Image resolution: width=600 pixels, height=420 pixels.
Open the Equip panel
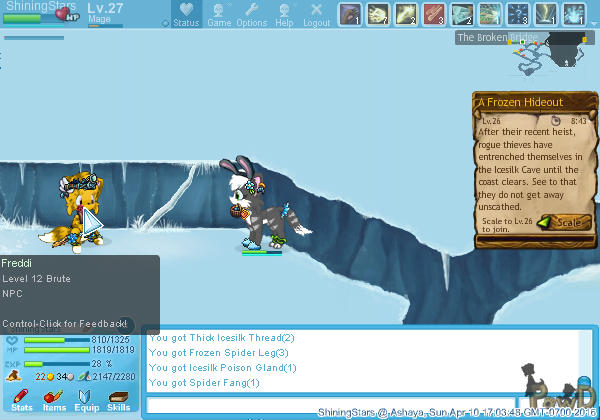(x=87, y=400)
